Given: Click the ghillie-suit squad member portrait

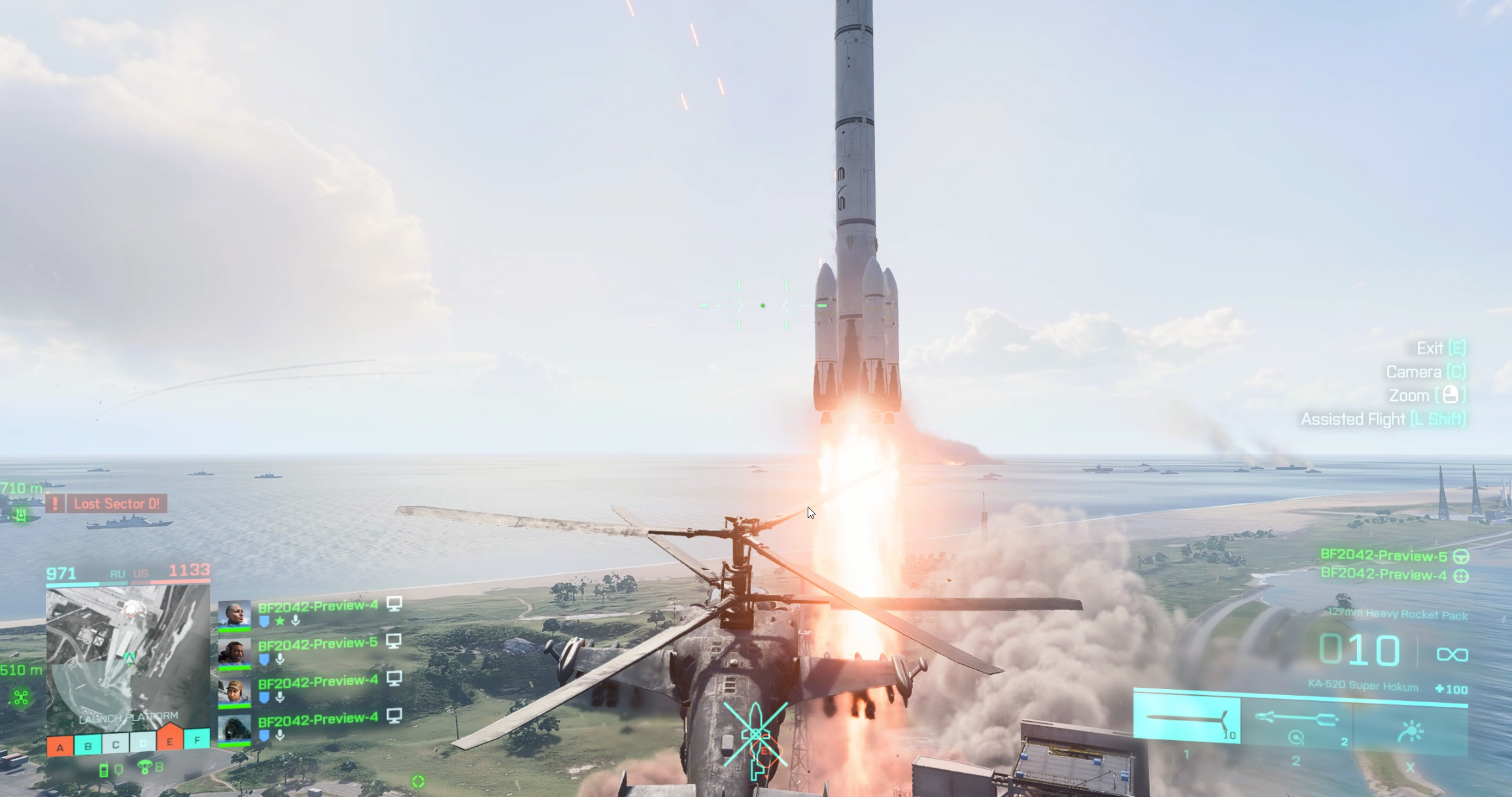Looking at the screenshot, I should click(234, 729).
